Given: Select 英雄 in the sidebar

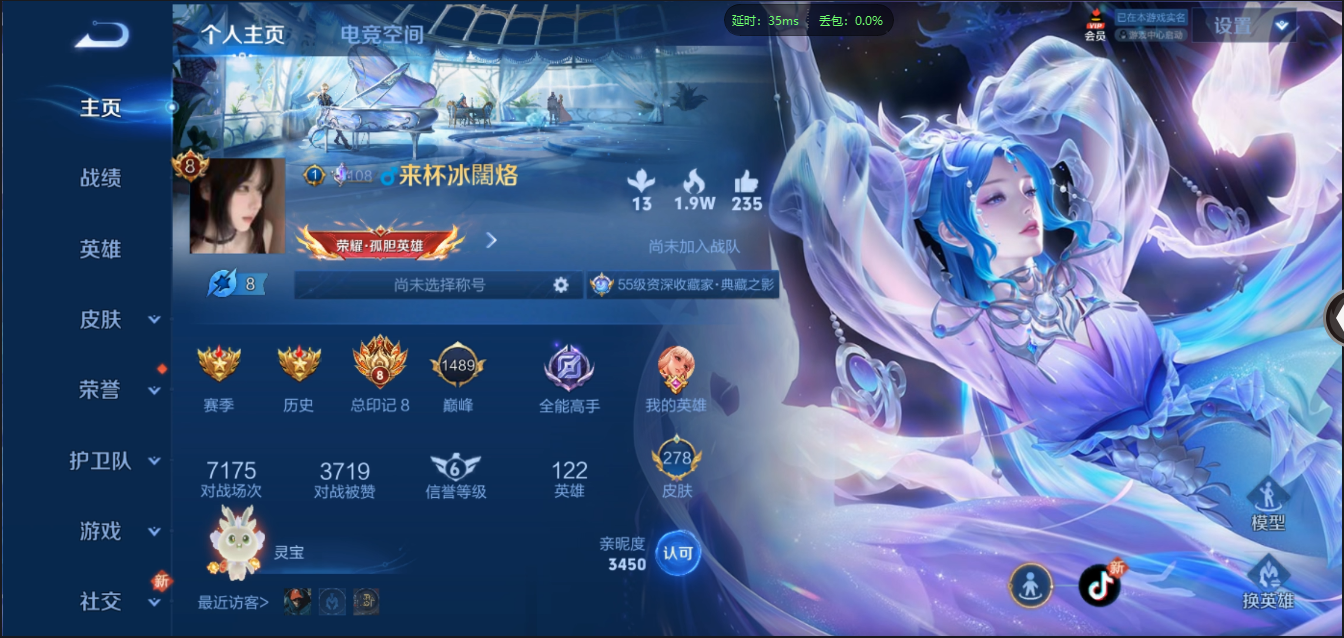Looking at the screenshot, I should pos(101,249).
